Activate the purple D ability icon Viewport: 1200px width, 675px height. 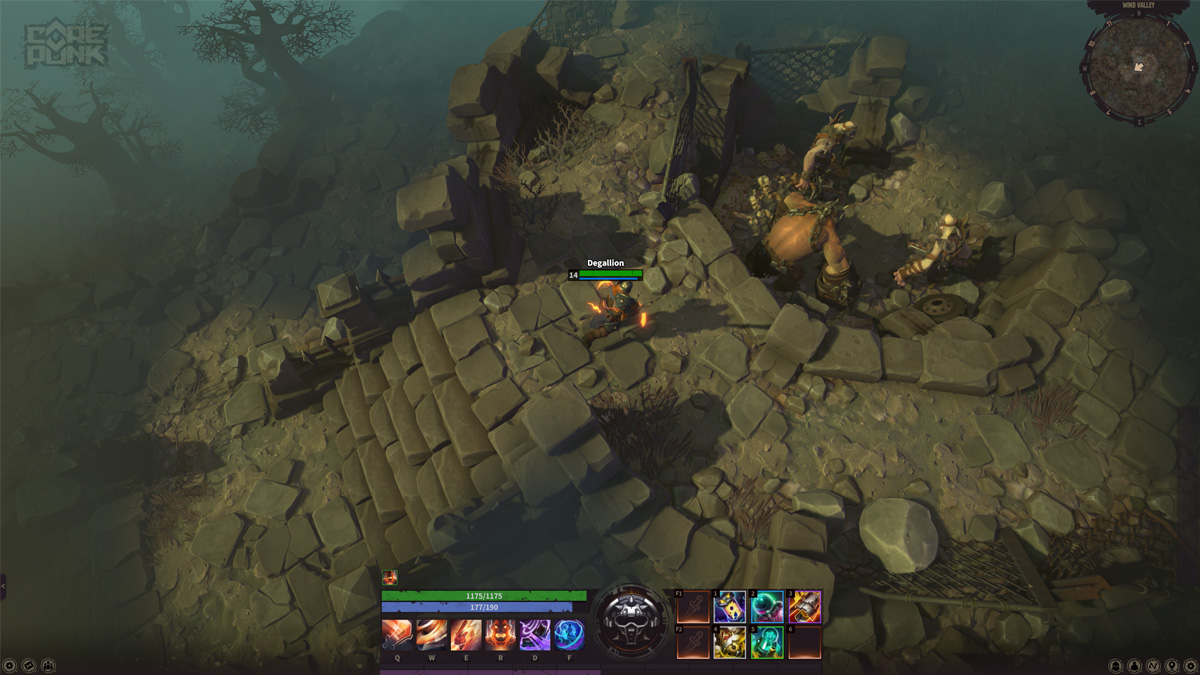click(x=535, y=634)
